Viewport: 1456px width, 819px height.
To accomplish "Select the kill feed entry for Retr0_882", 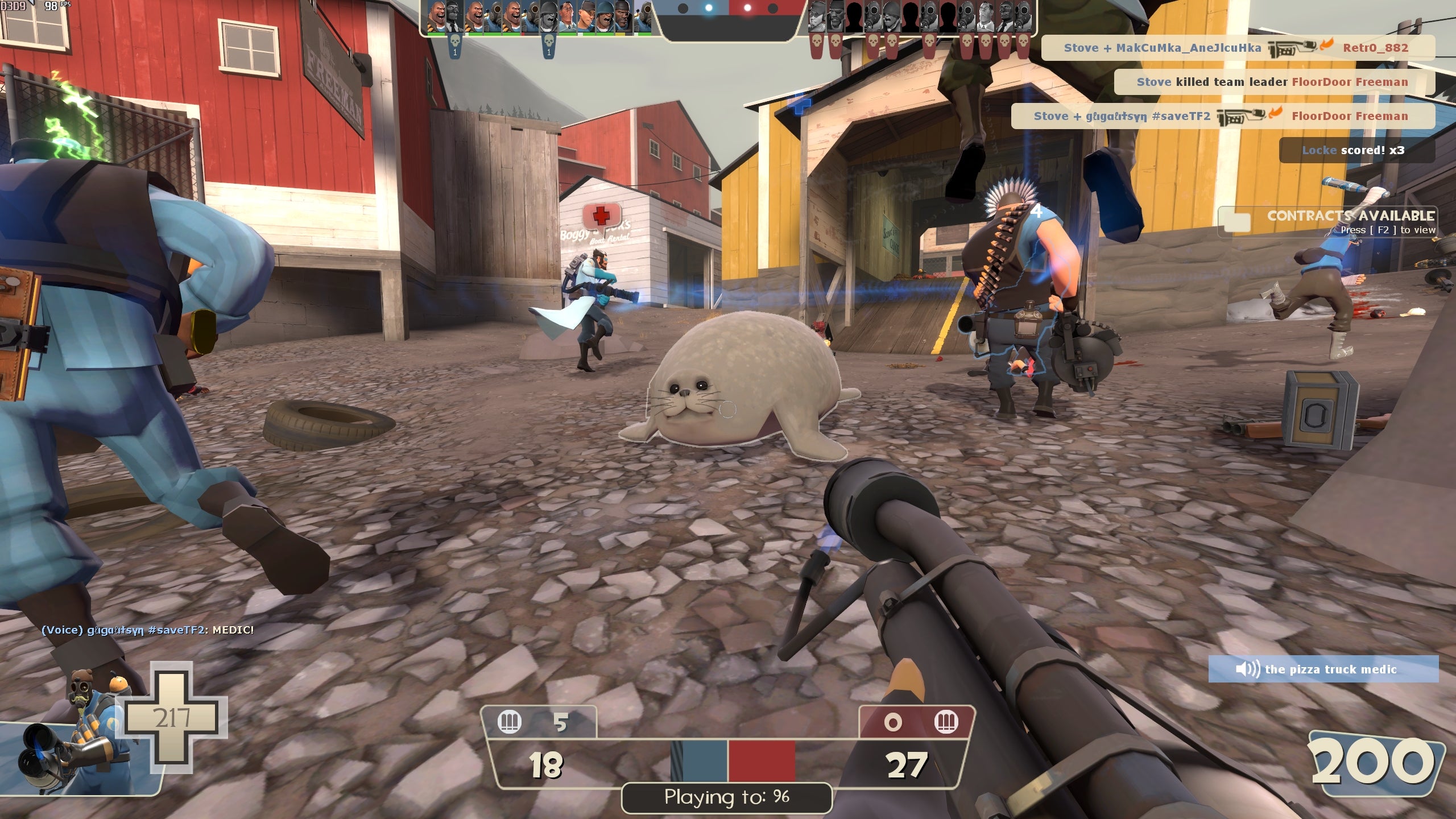I will pyautogui.click(x=1238, y=48).
